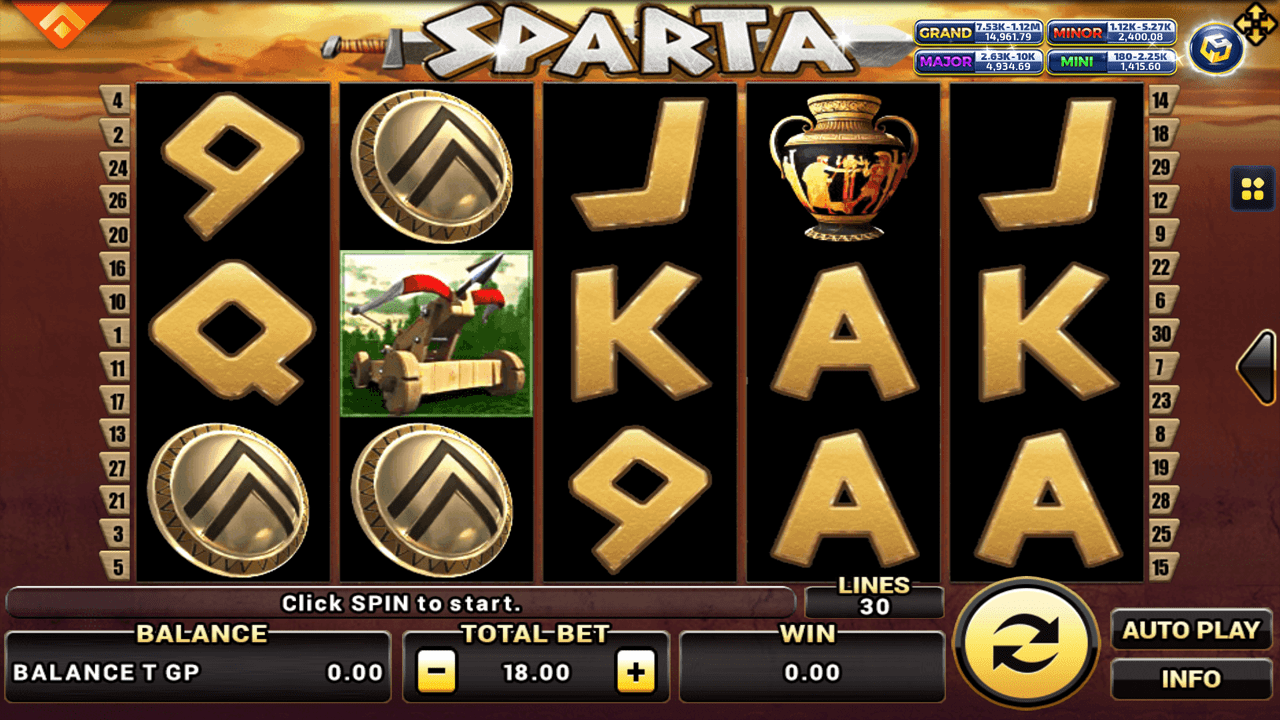Decrease the bet with the minus button
Viewport: 1280px width, 720px height.
pos(434,670)
